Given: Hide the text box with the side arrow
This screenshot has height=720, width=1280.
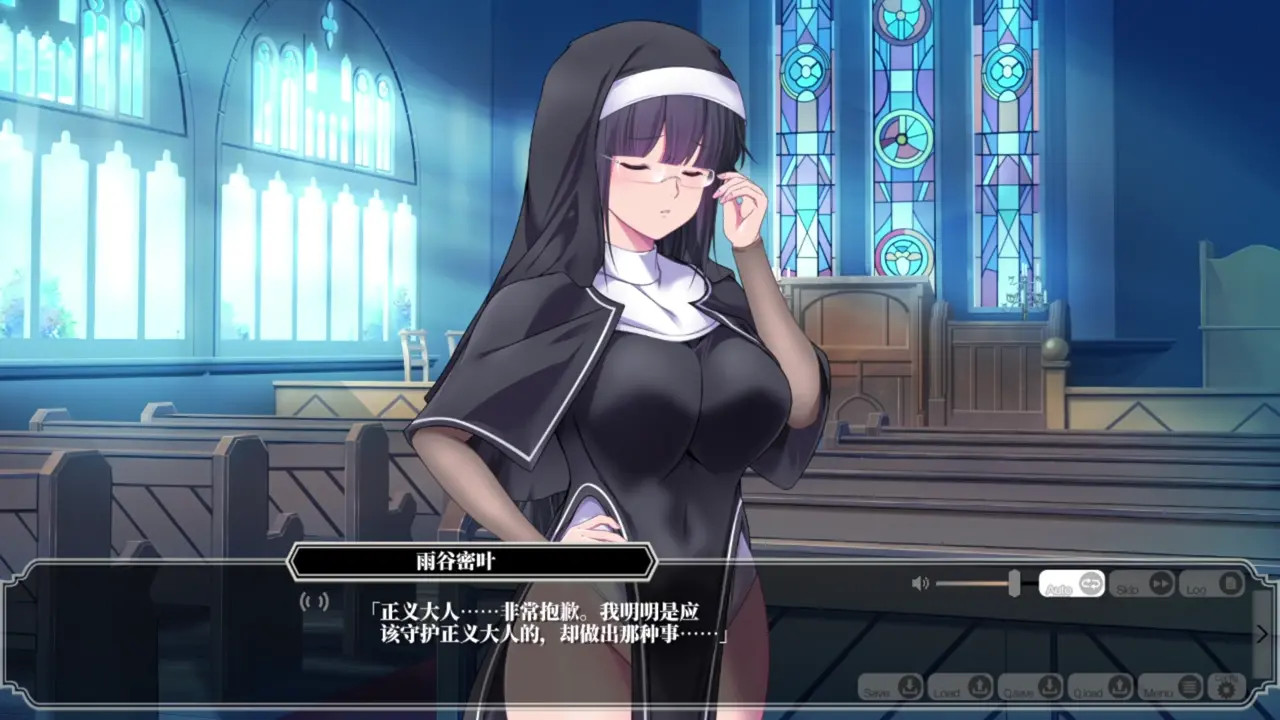Looking at the screenshot, I should coord(1262,634).
